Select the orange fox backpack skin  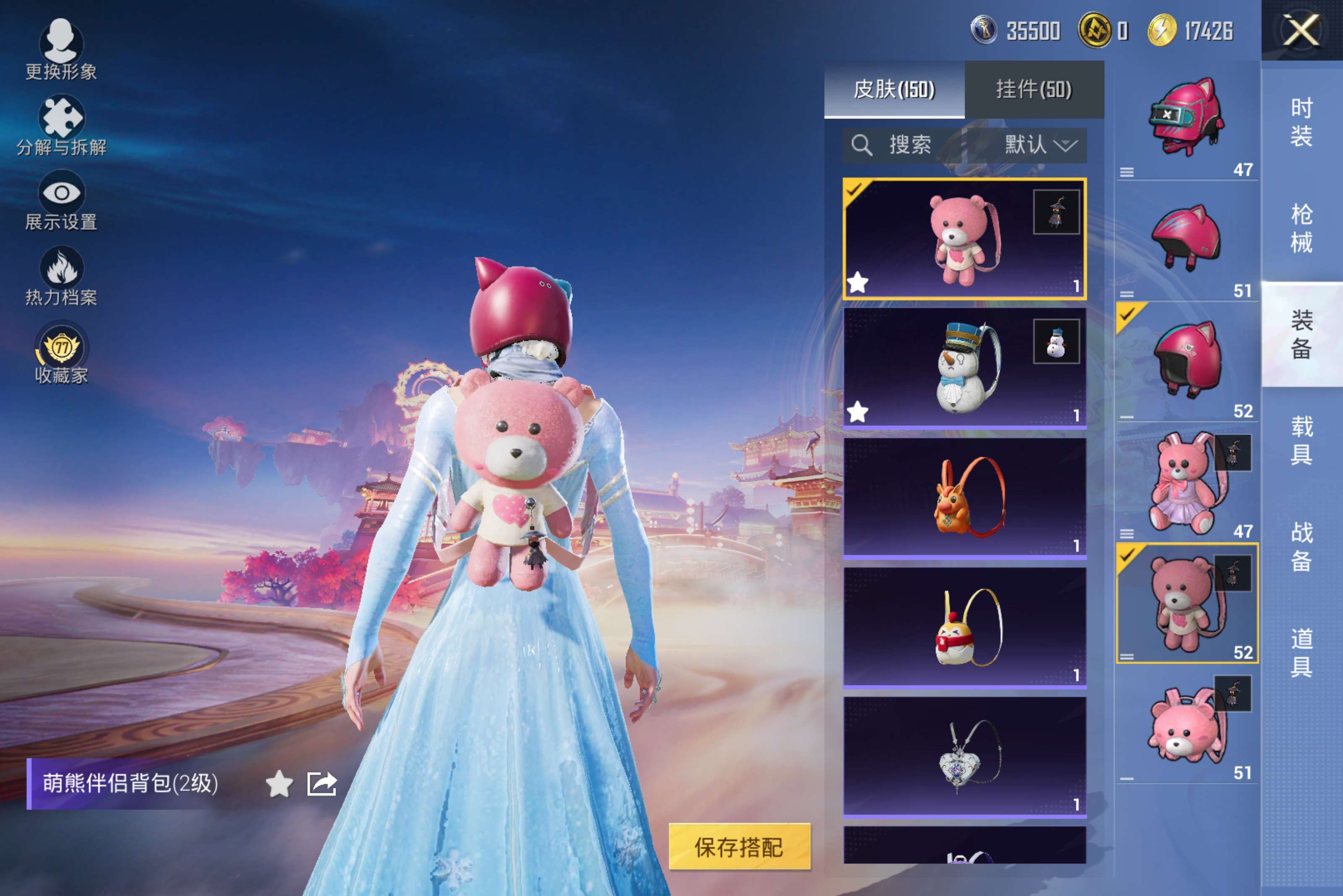tap(964, 497)
